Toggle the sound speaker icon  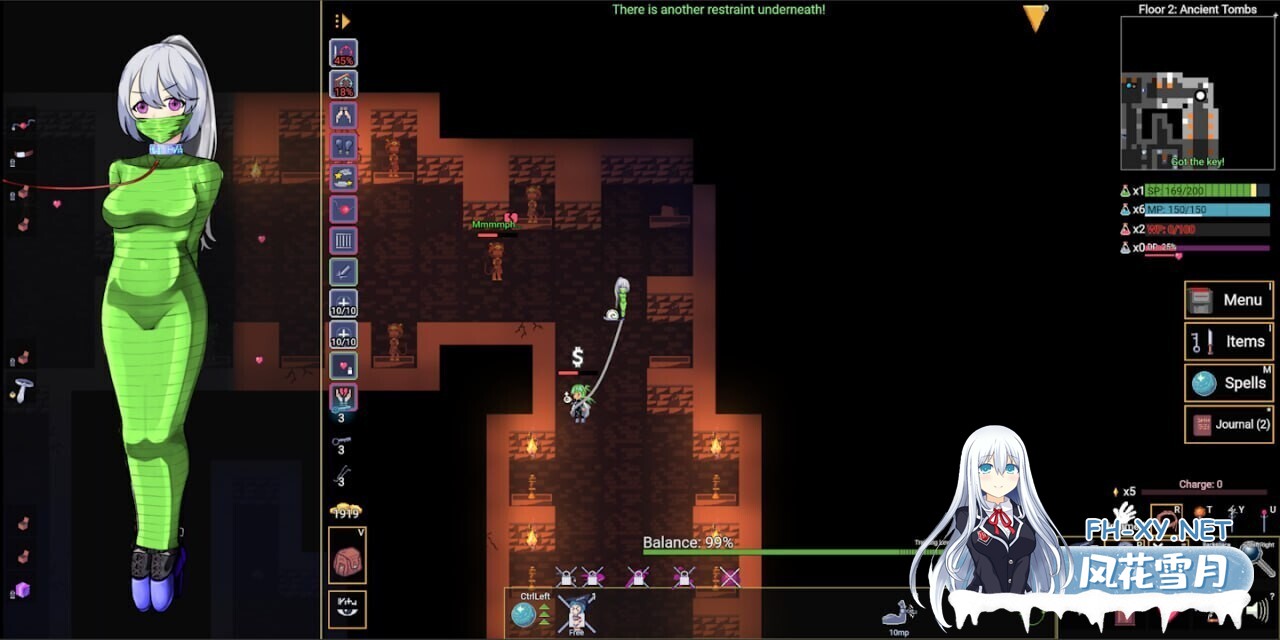[x=1257, y=609]
